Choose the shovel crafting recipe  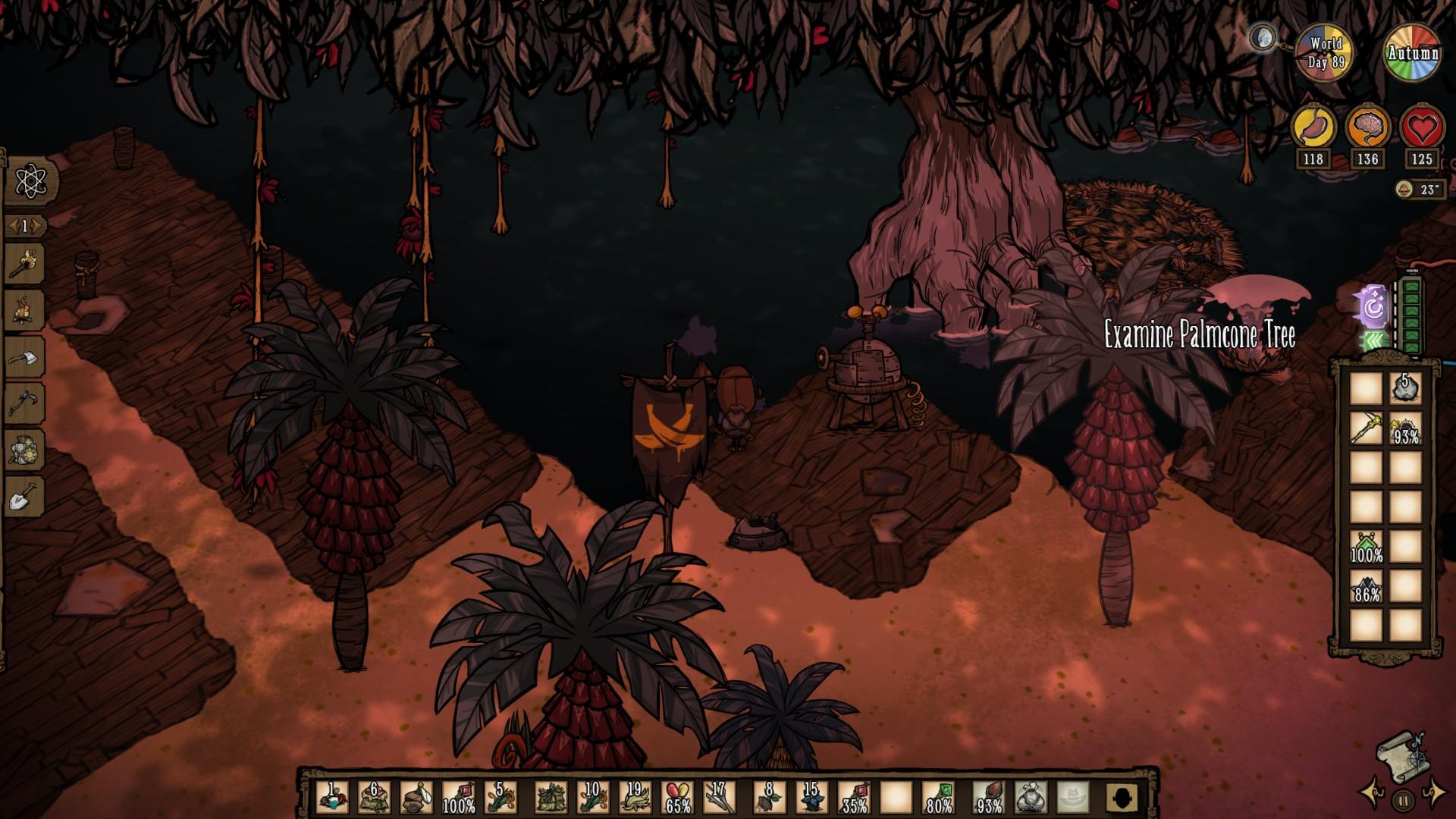(x=25, y=497)
